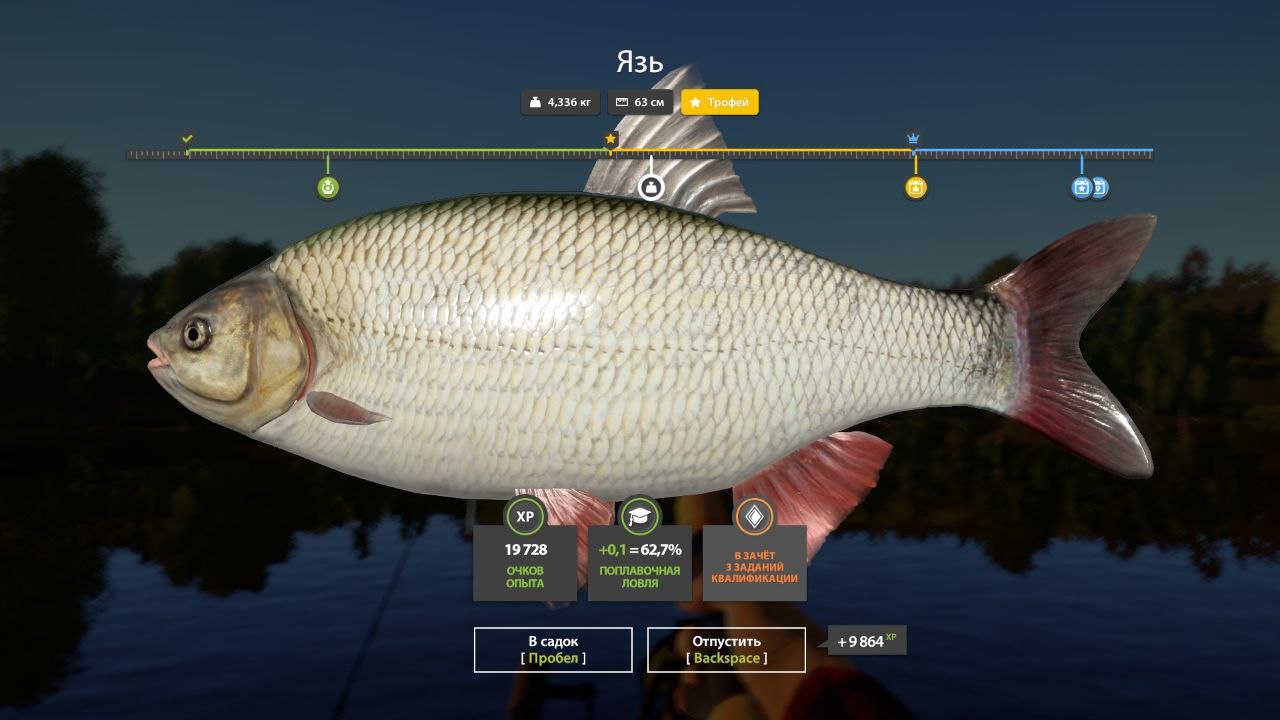
Task: Select the yellow round marker under the scale
Action: 915,187
